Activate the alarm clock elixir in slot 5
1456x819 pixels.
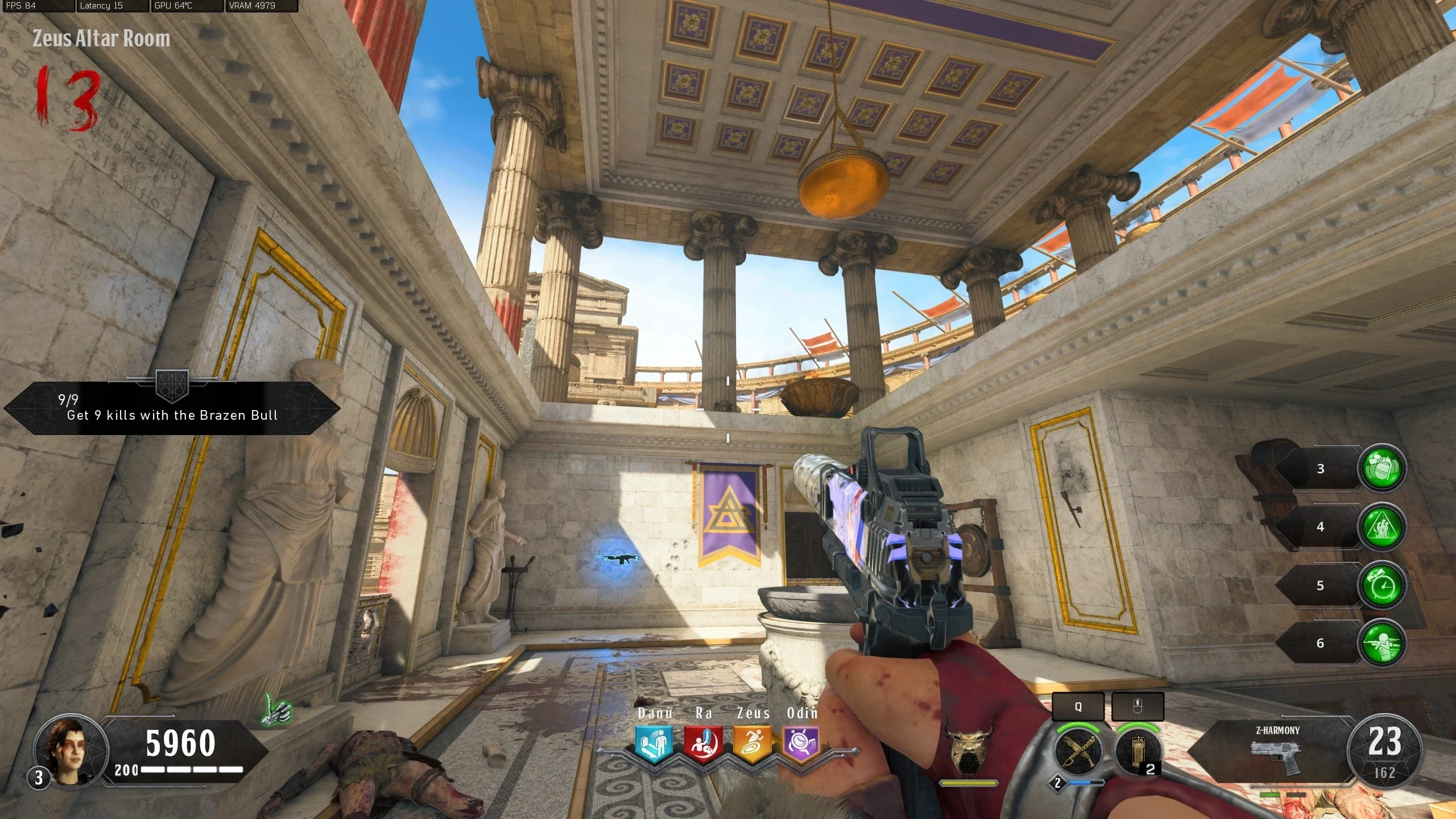[x=1382, y=585]
